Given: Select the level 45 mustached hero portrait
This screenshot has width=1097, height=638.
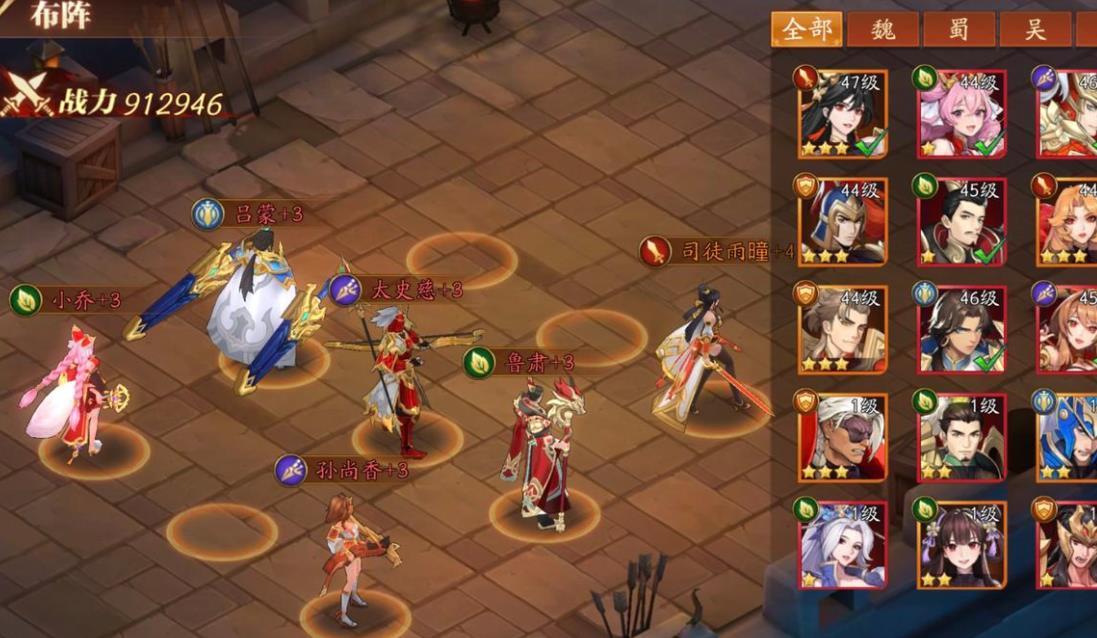Looking at the screenshot, I should 962,221.
